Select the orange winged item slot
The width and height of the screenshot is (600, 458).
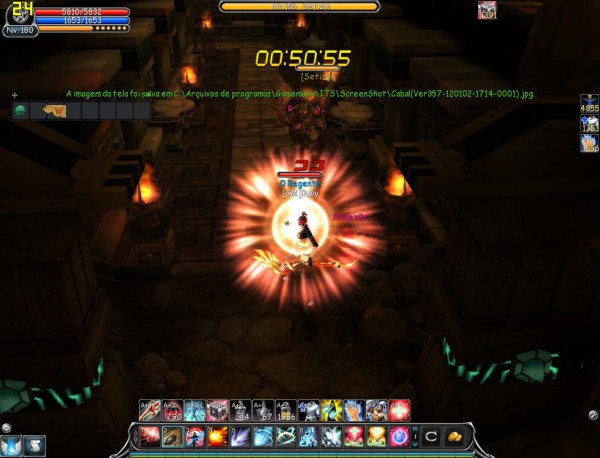pyautogui.click(x=45, y=110)
